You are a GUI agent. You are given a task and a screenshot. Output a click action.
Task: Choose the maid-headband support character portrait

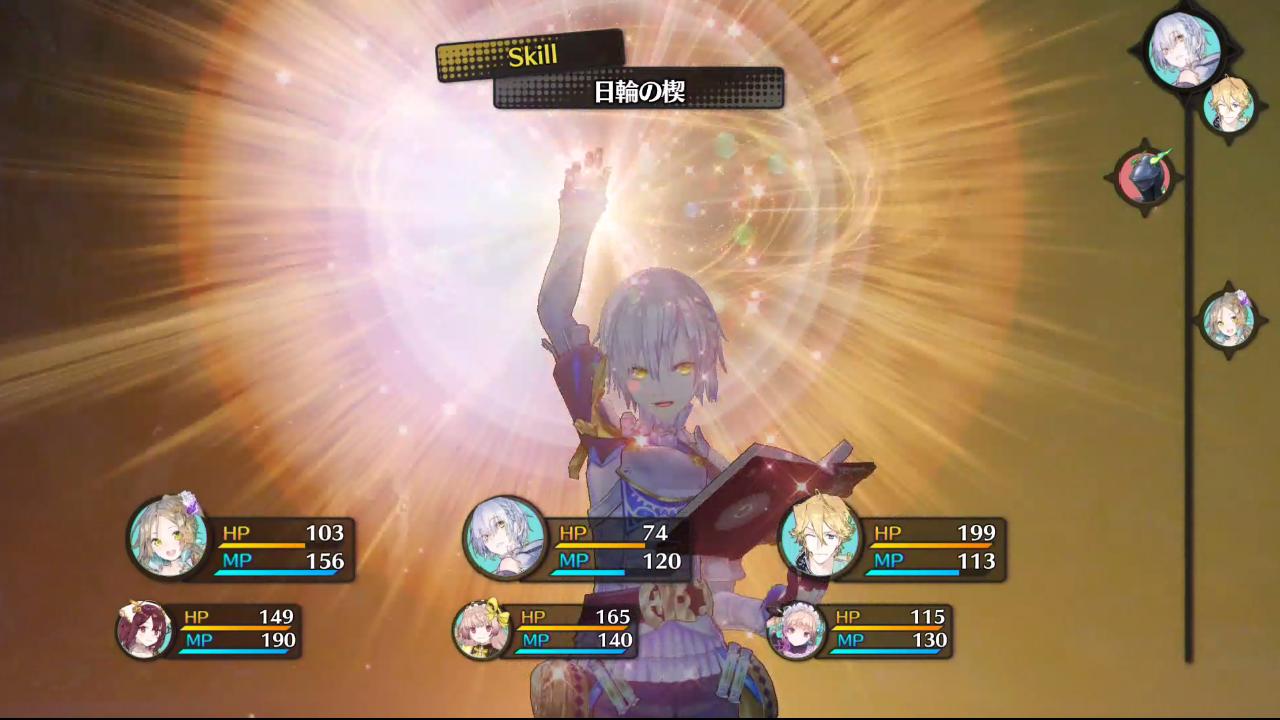[796, 630]
